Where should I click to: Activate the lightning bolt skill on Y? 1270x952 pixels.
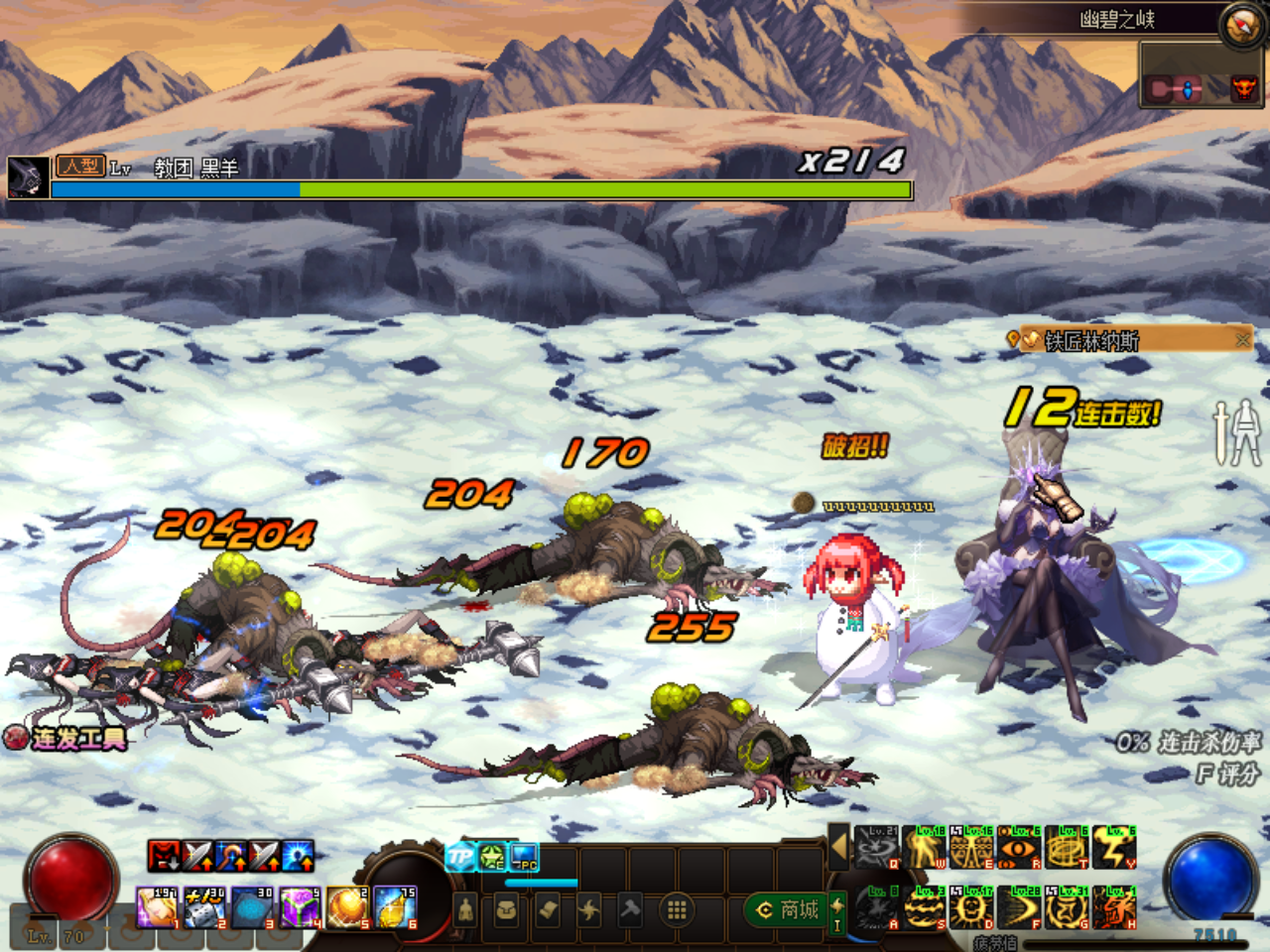coord(1114,848)
